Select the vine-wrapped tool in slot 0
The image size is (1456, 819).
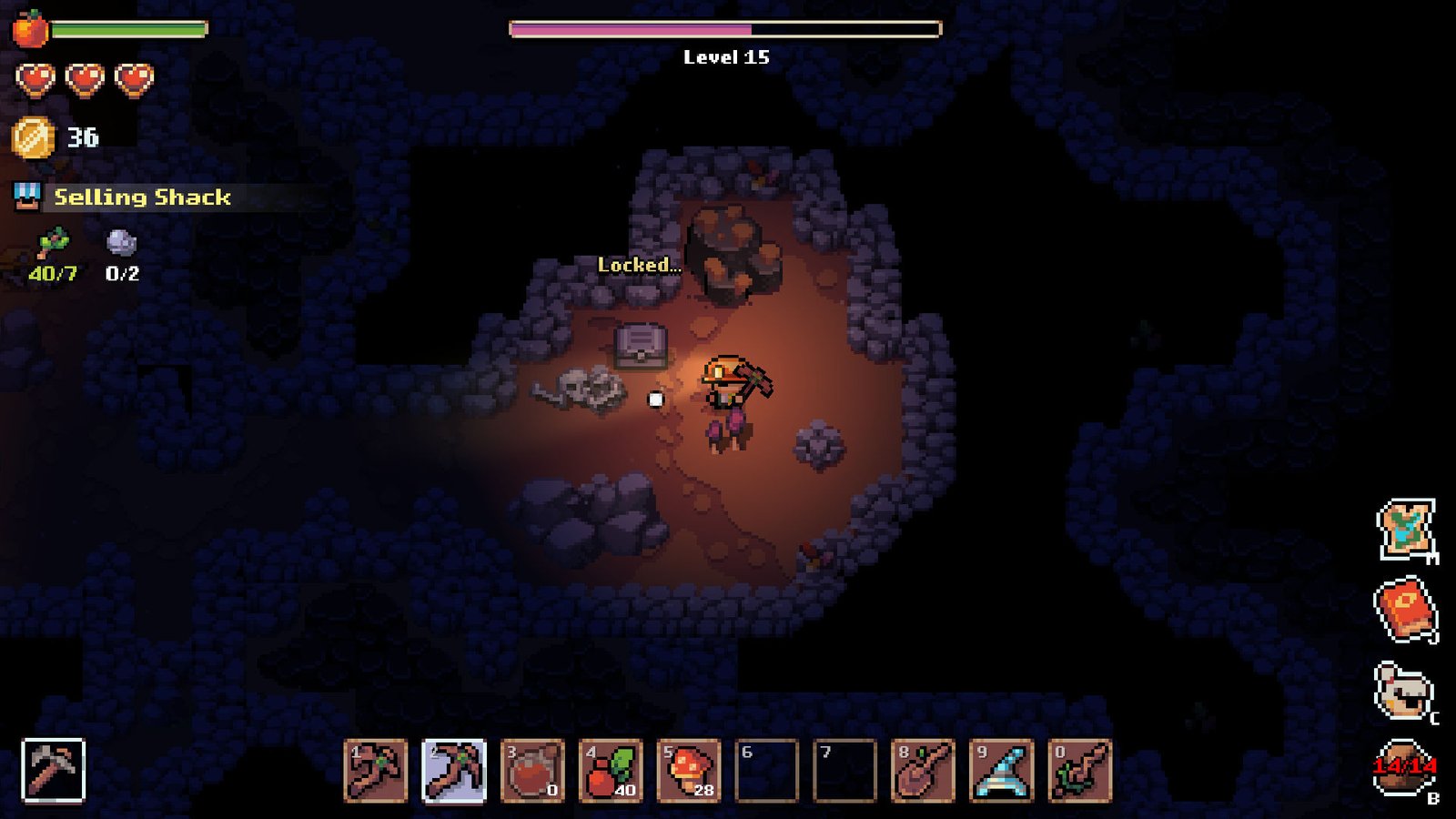point(1079,771)
